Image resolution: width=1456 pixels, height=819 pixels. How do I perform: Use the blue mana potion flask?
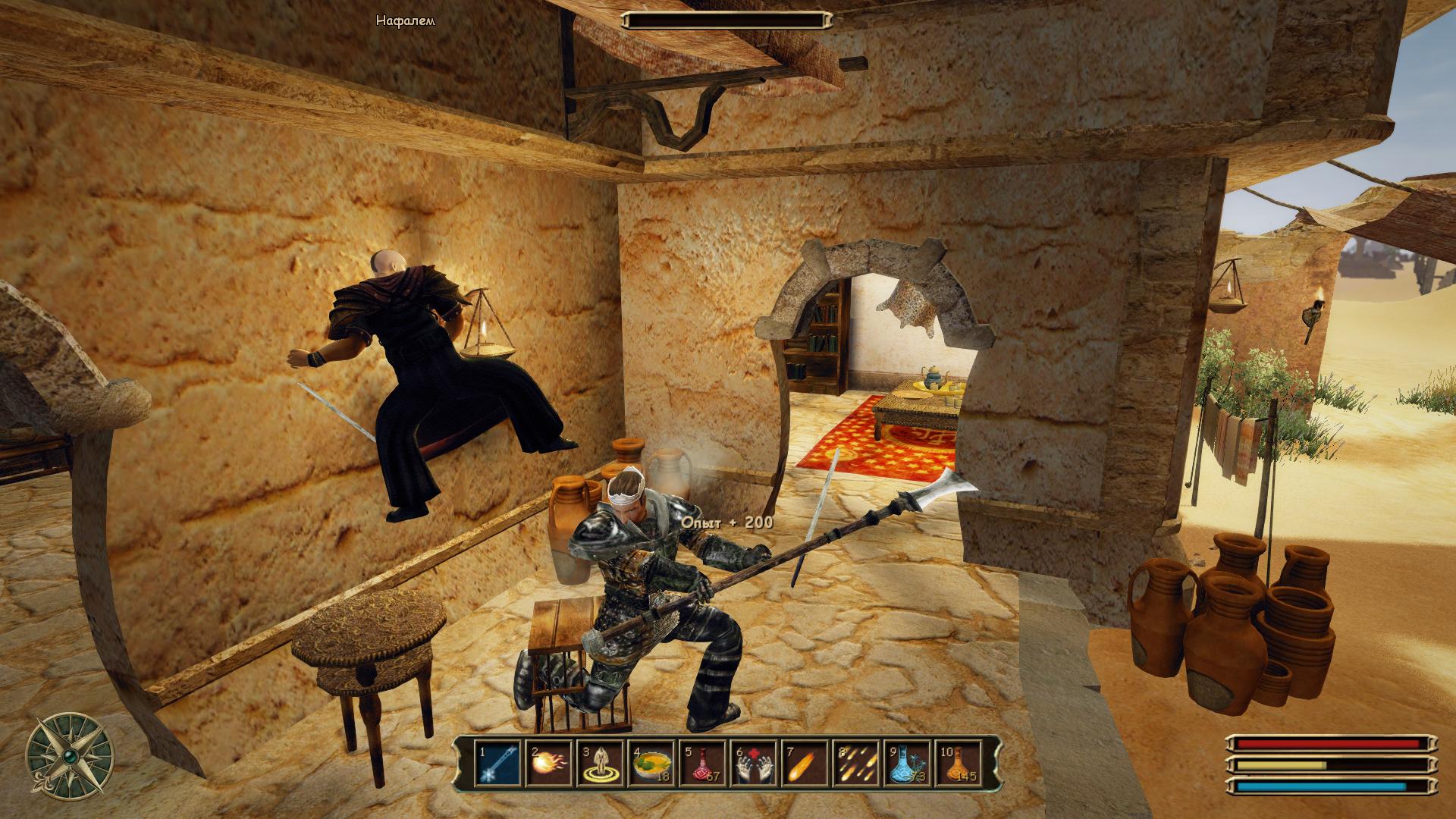[x=907, y=764]
